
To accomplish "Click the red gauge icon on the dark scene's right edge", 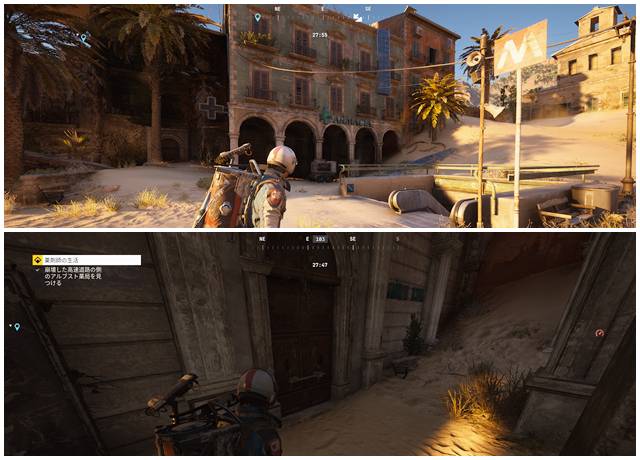I will pyautogui.click(x=599, y=333).
